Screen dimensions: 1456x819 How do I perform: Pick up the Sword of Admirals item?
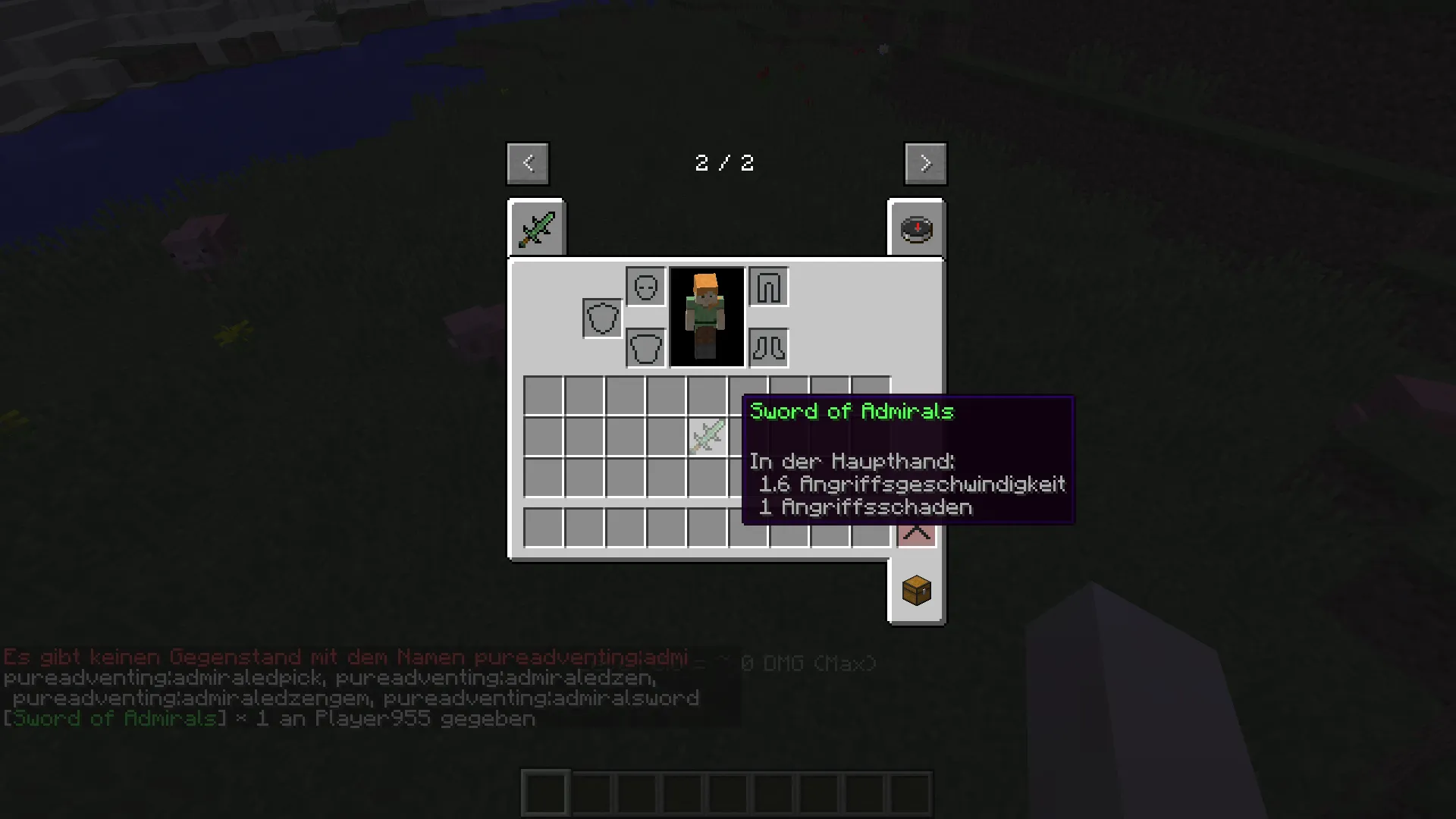[x=707, y=436]
